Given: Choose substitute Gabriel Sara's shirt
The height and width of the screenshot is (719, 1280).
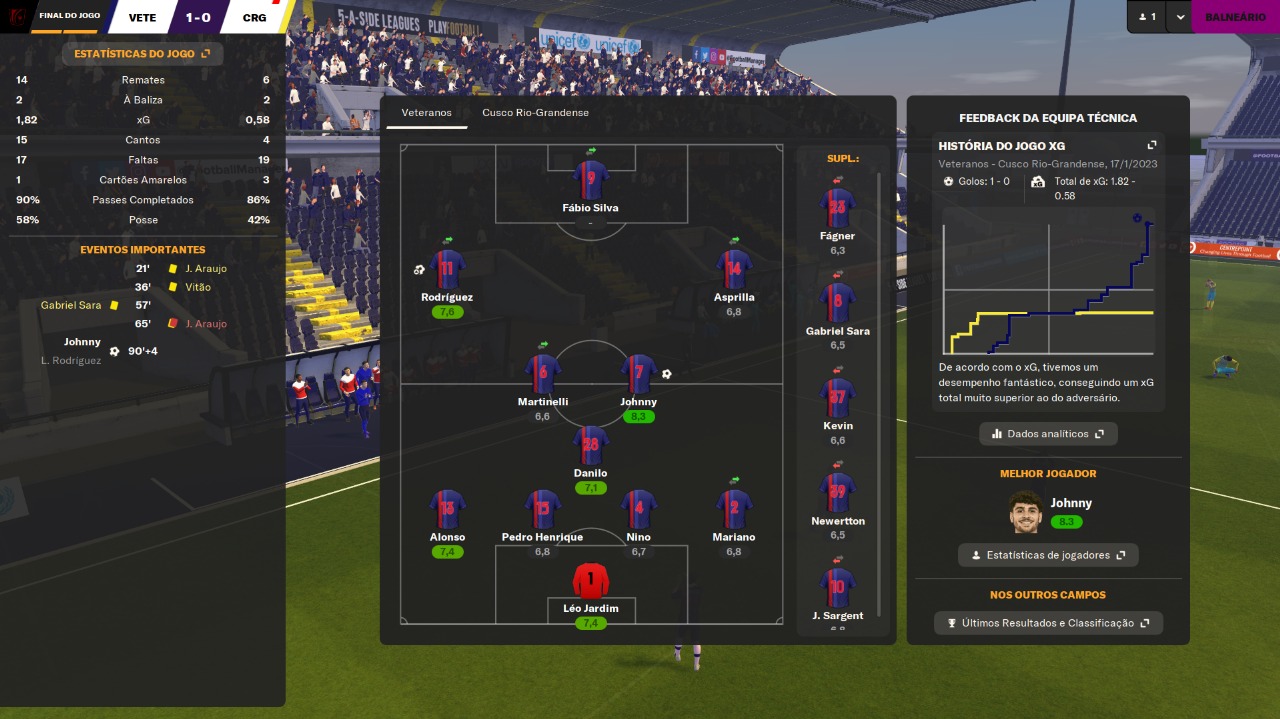Looking at the screenshot, I should pyautogui.click(x=837, y=303).
